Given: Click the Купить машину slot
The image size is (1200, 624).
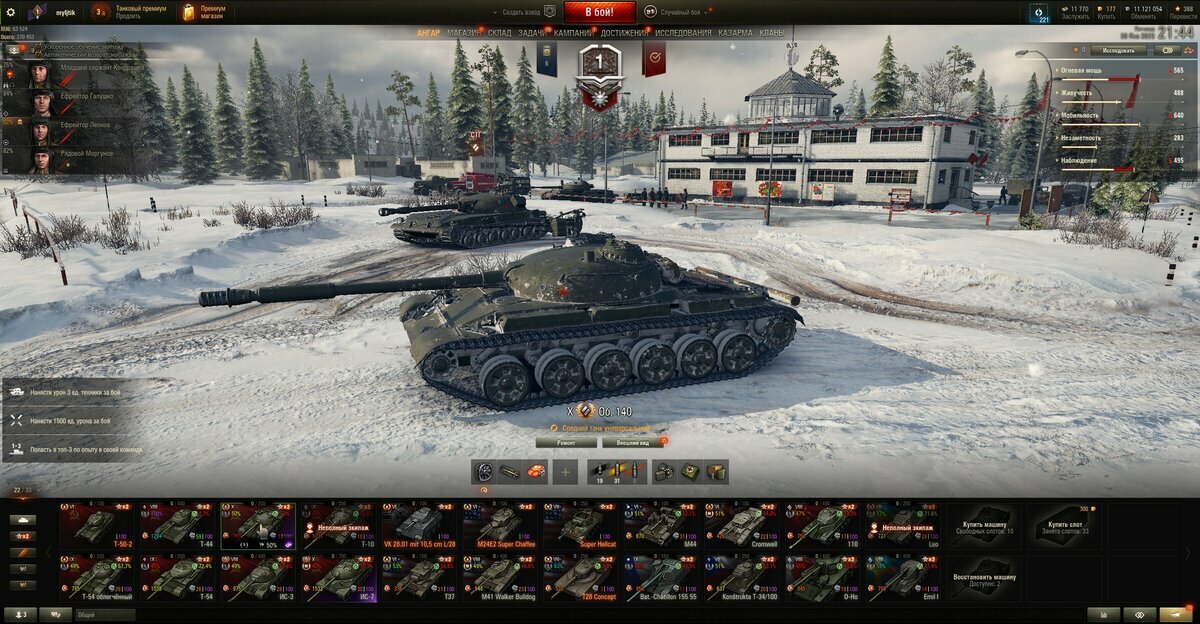Looking at the screenshot, I should click(x=985, y=525).
